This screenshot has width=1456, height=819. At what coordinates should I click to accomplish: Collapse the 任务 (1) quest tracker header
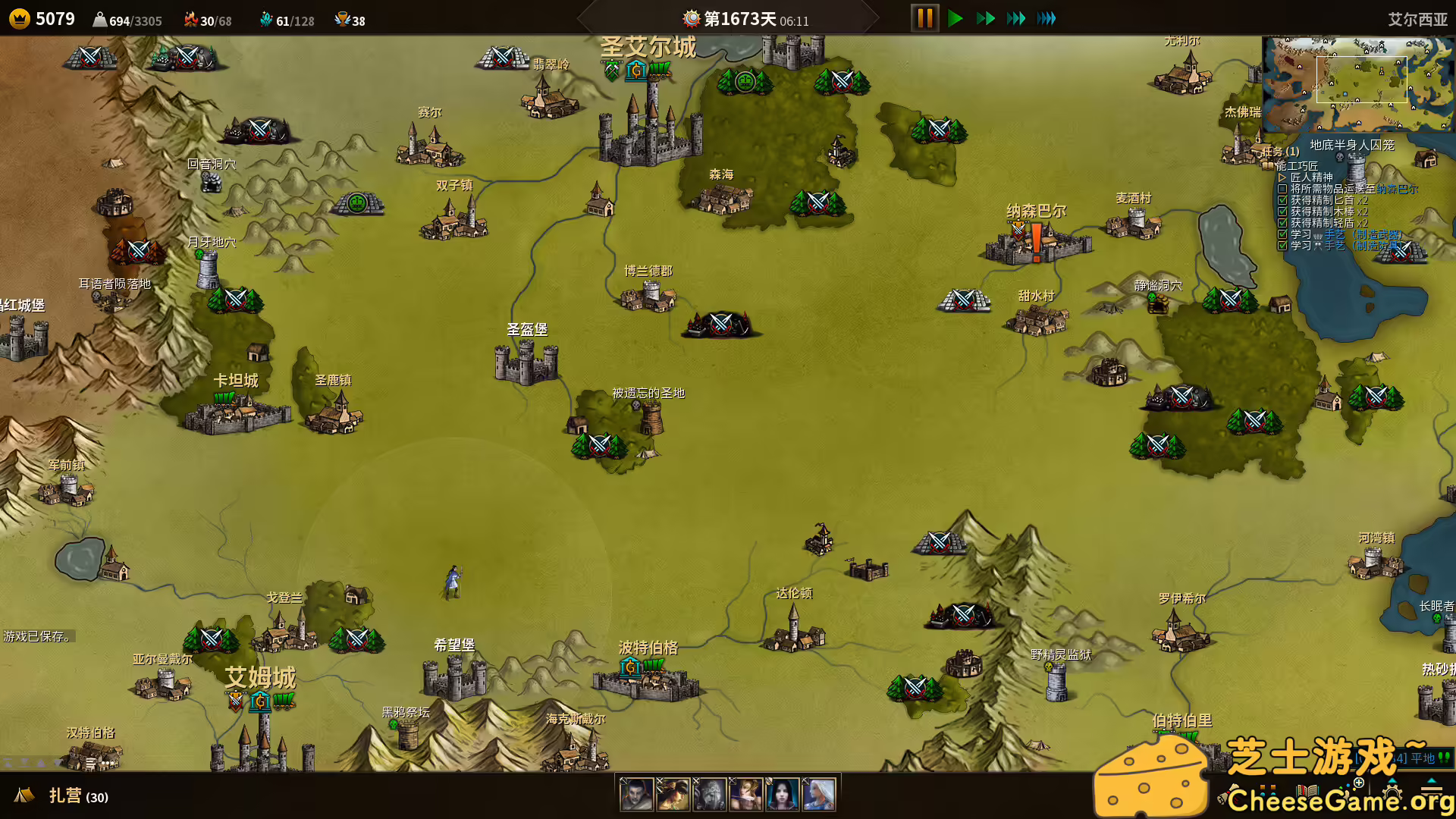pos(1280,152)
